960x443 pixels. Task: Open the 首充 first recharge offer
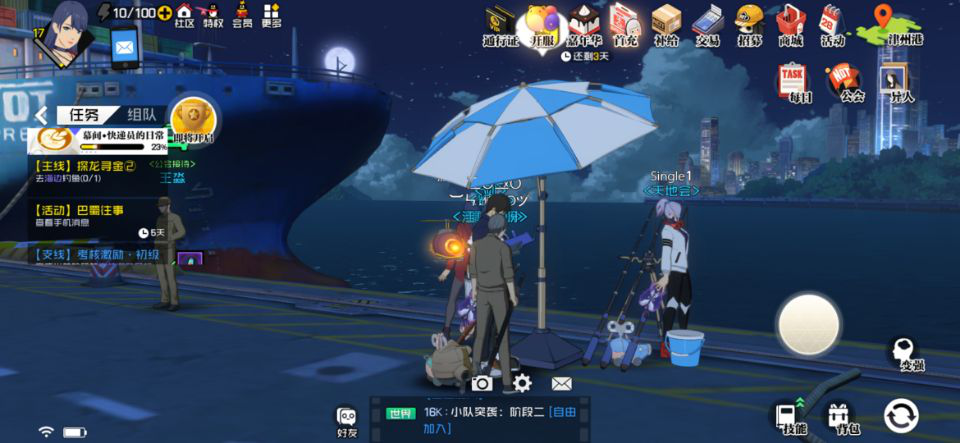tap(626, 26)
